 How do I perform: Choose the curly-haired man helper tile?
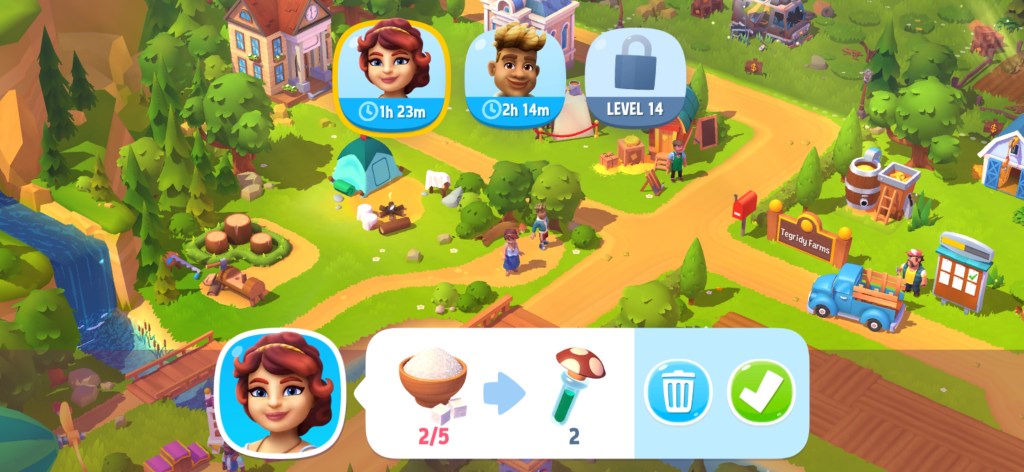pyautogui.click(x=516, y=72)
